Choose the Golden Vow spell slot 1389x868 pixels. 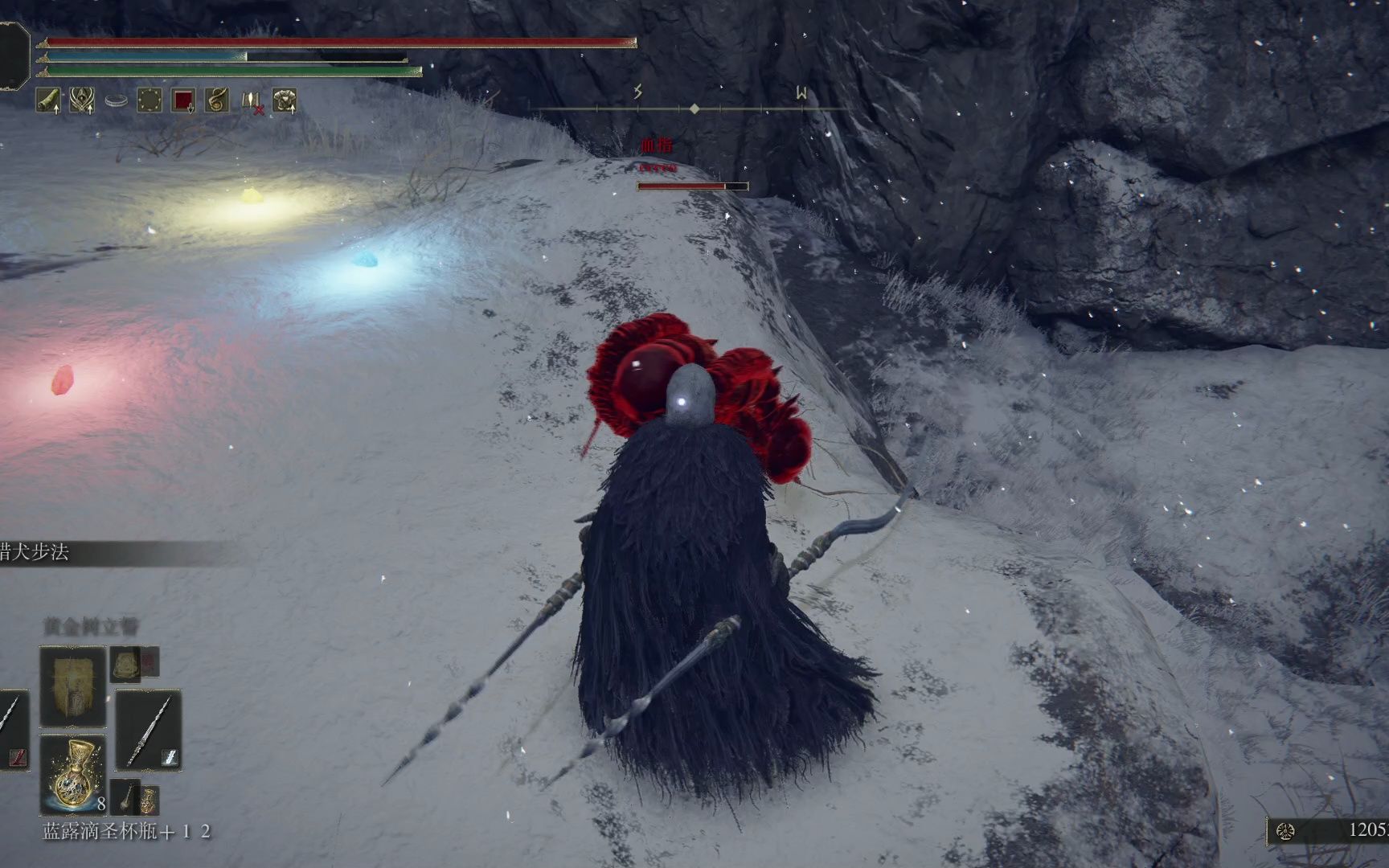tap(73, 686)
